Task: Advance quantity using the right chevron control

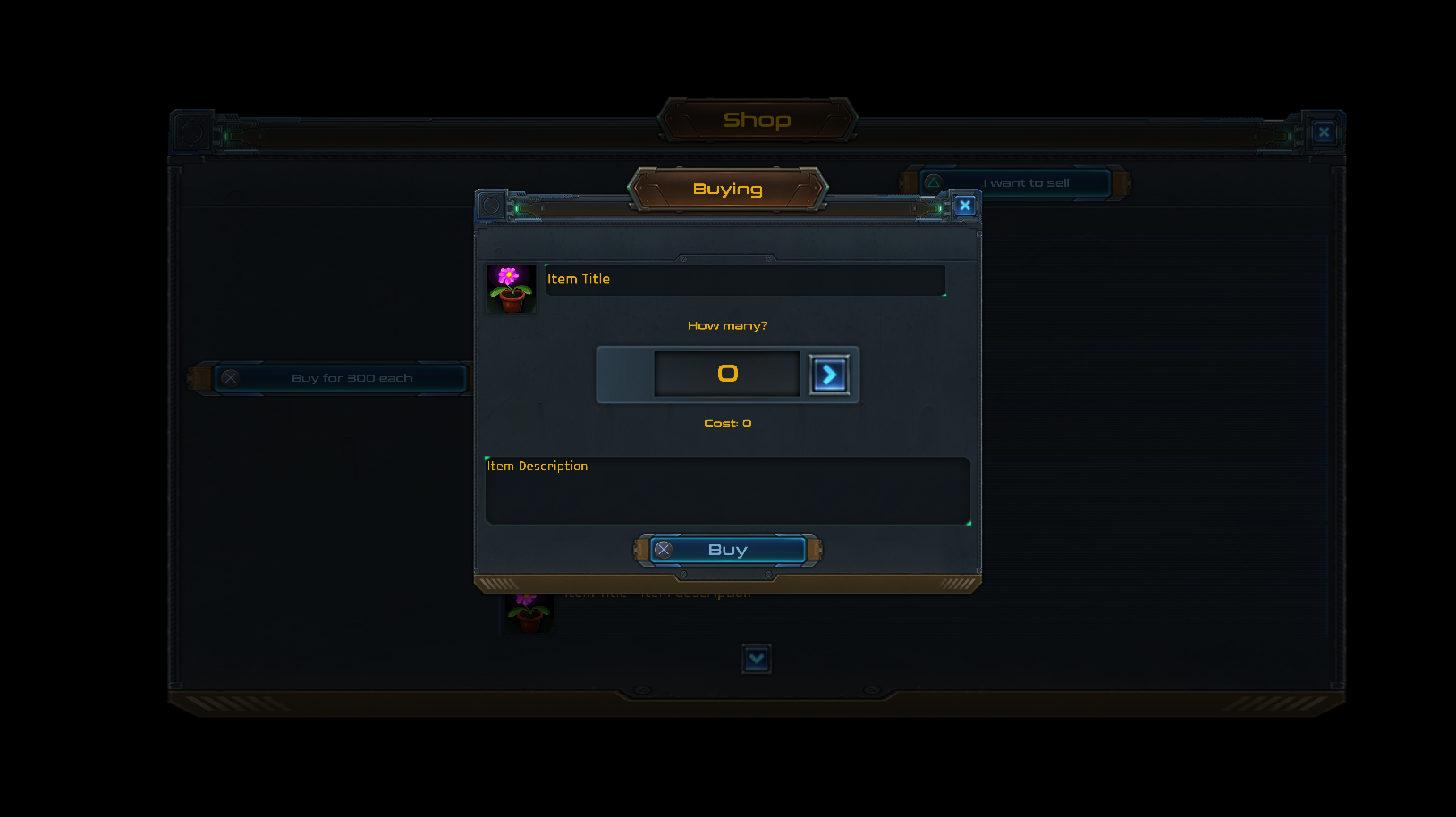Action: tap(829, 375)
